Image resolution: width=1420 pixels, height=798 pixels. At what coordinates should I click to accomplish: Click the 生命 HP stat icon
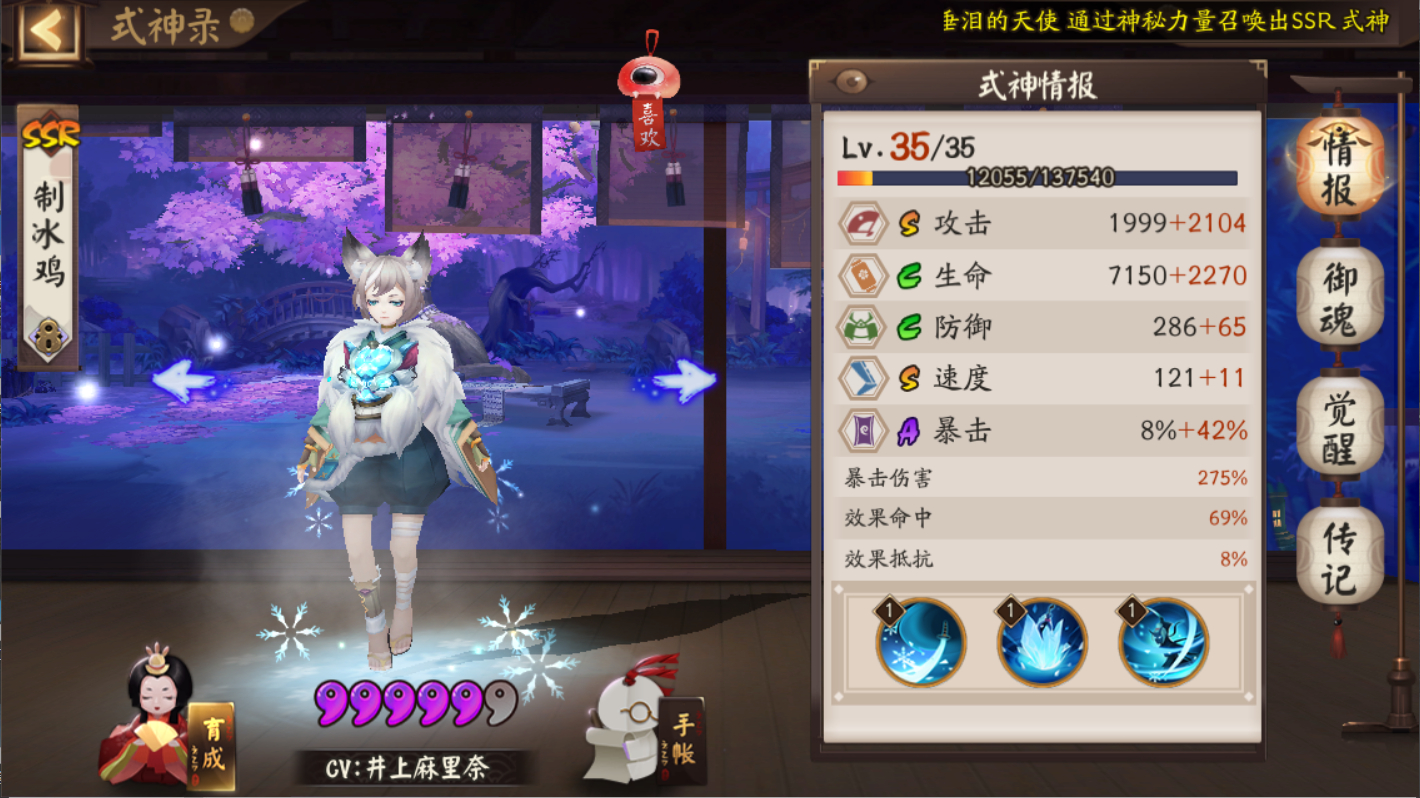(x=862, y=275)
